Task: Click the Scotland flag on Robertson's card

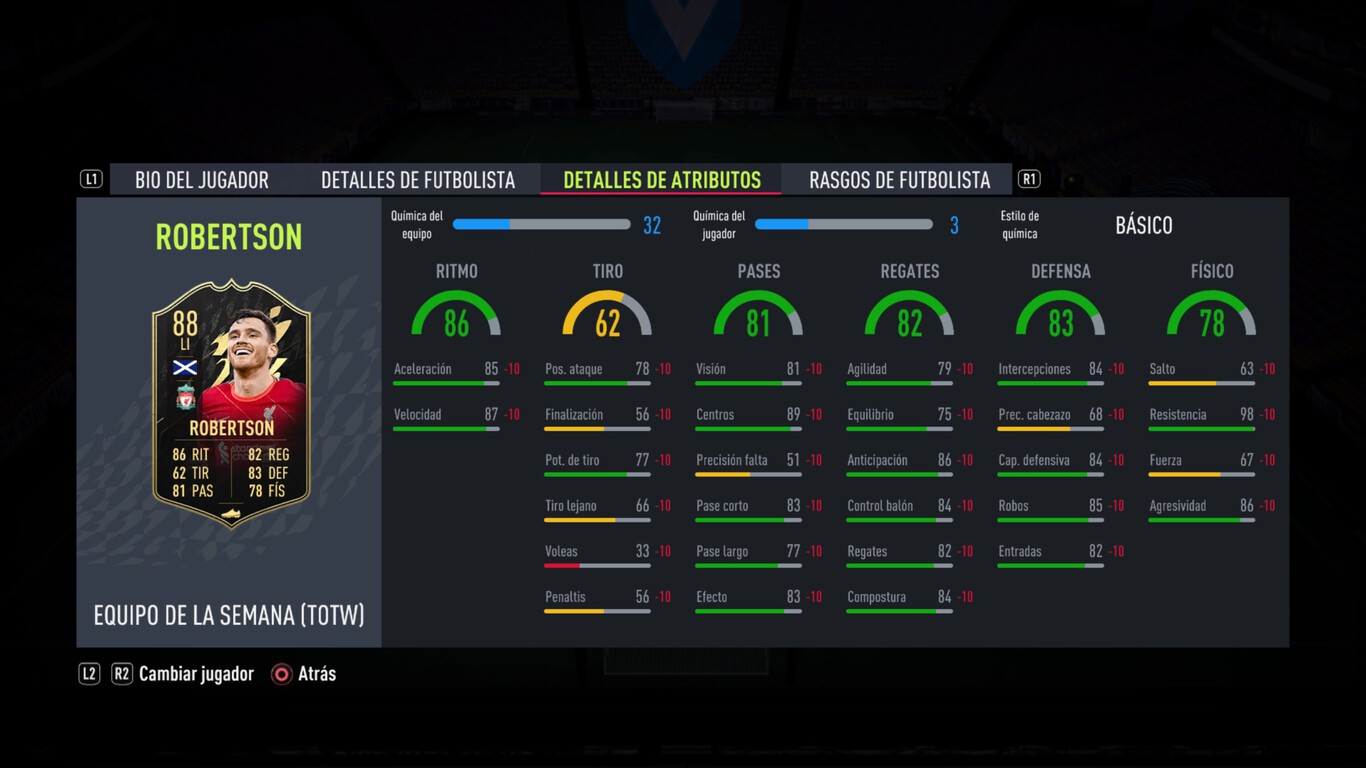Action: point(187,365)
